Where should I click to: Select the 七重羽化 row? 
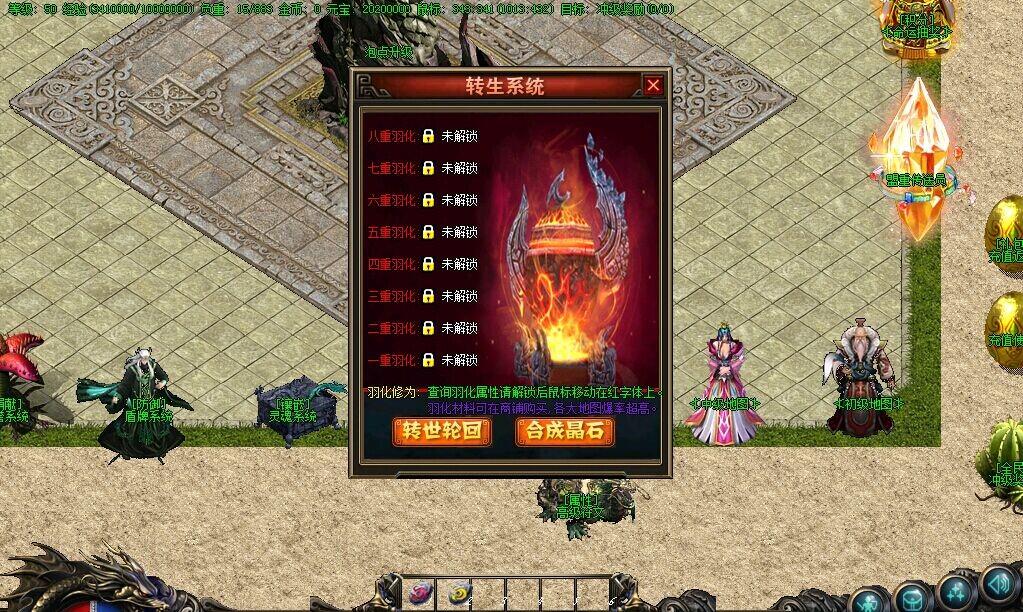point(393,168)
